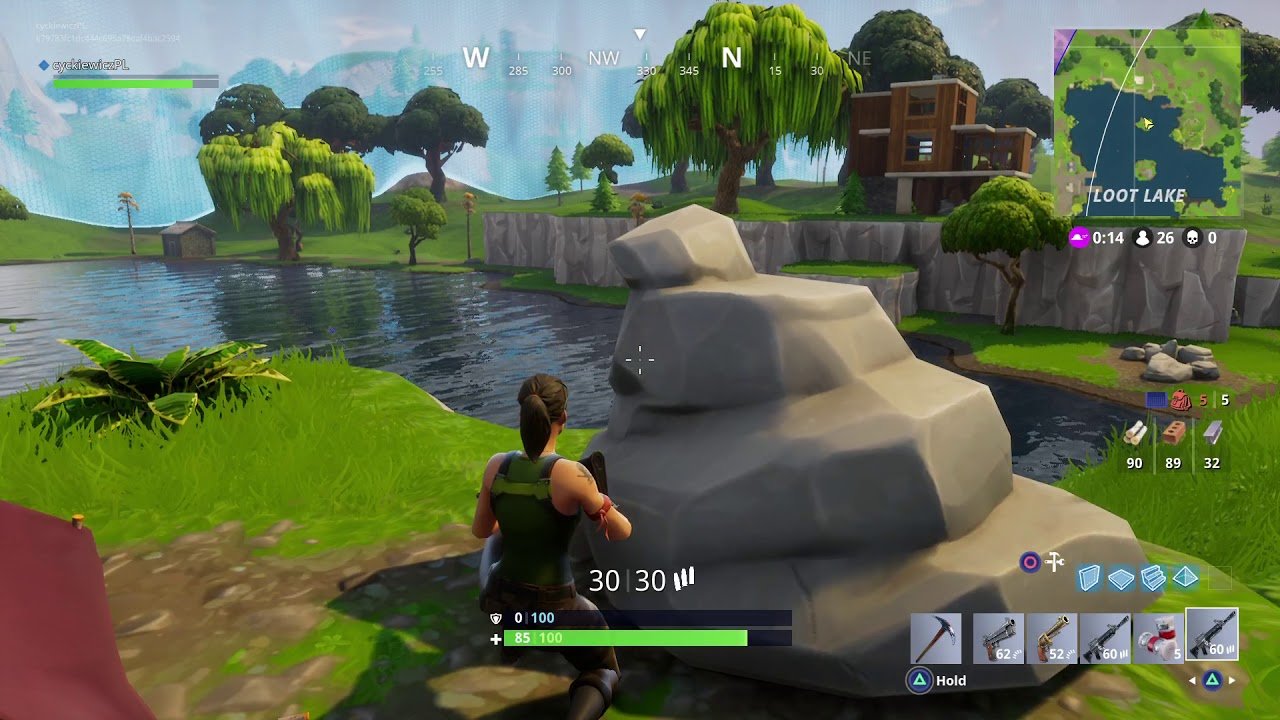Pick the stairs building piece
This screenshot has width=1280, height=720.
[1153, 578]
